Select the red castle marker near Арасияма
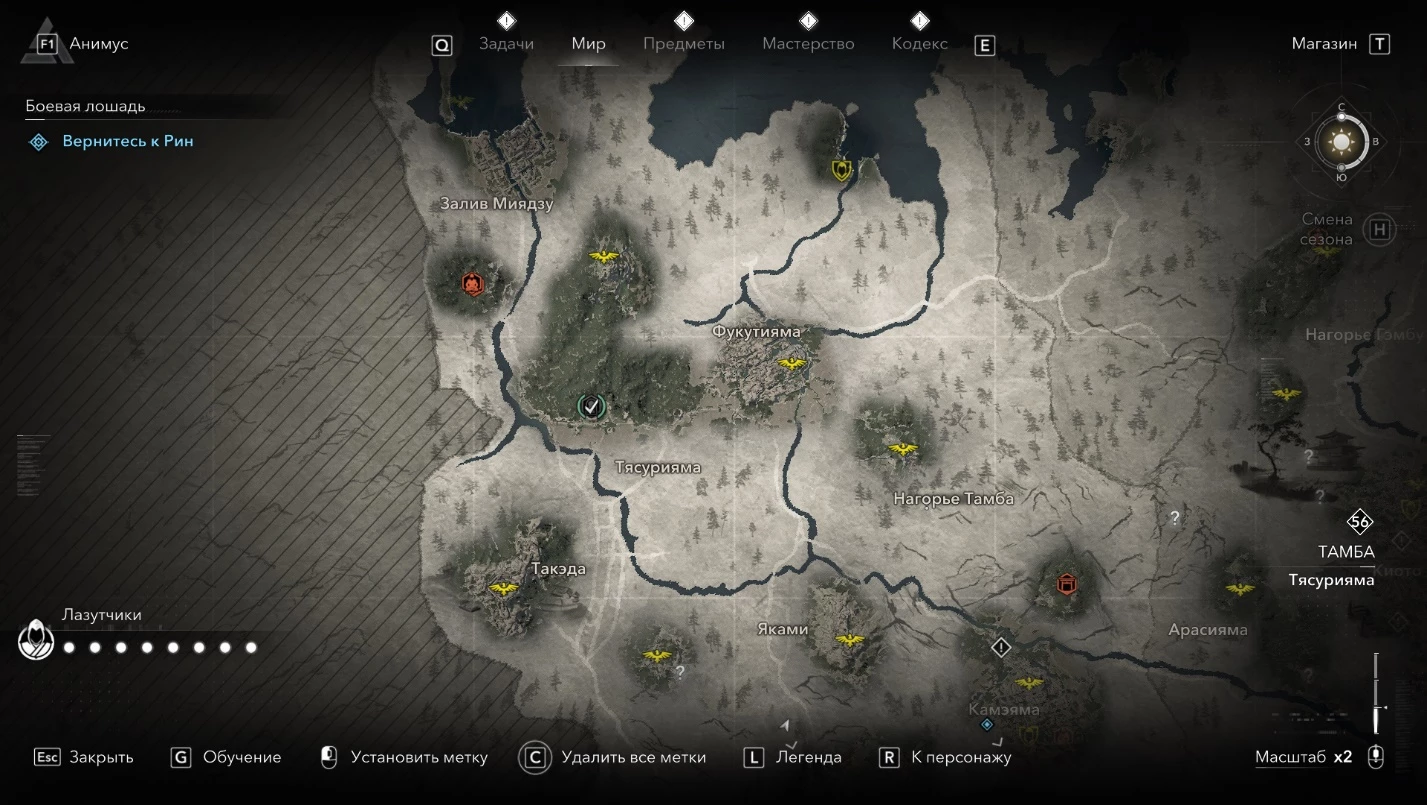The image size is (1427, 805). coord(1067,583)
